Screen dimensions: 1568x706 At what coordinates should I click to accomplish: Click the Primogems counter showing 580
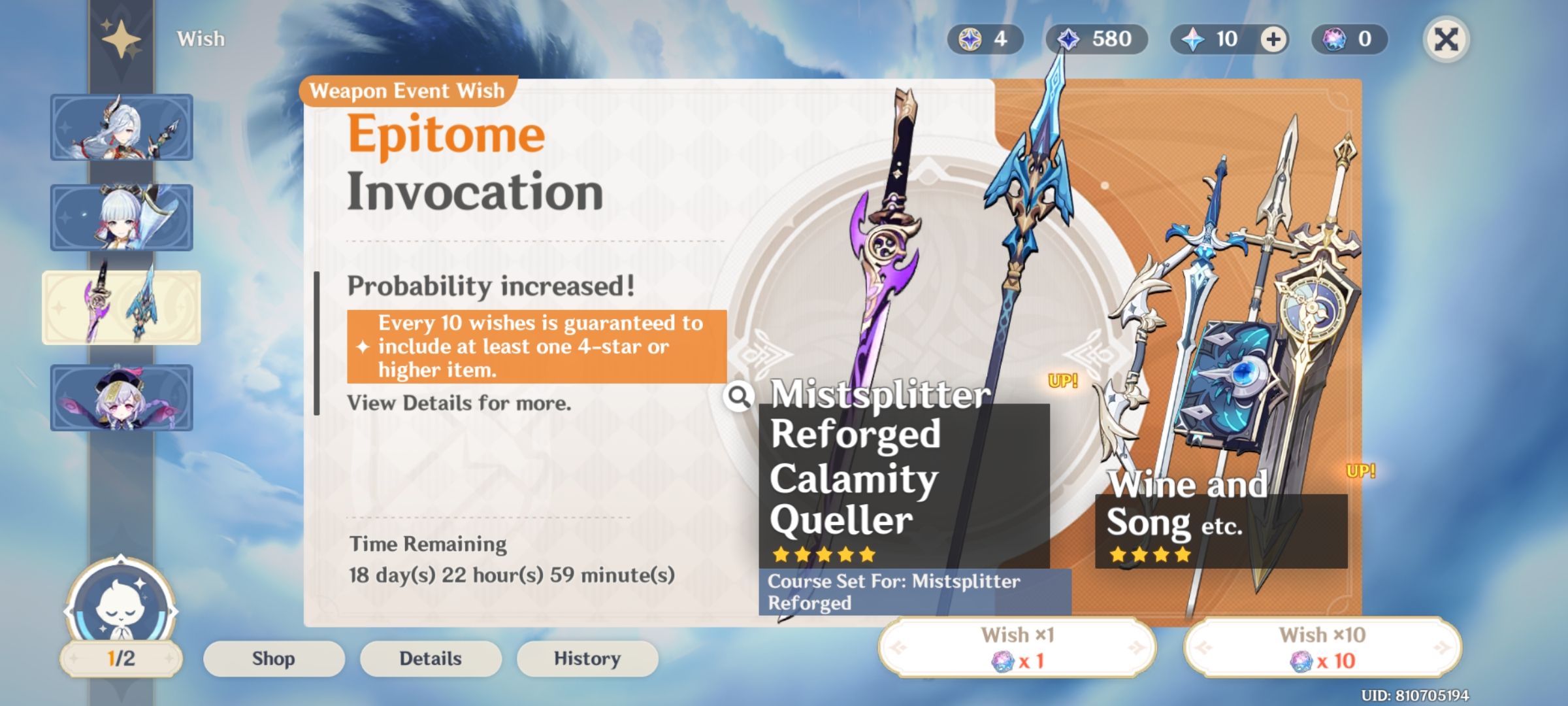1098,39
